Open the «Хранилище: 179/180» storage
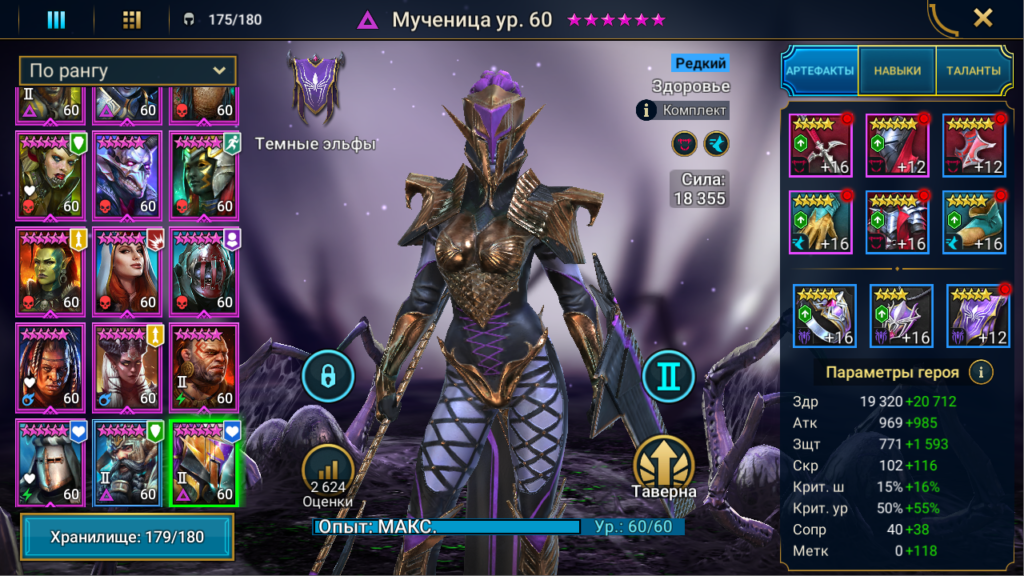The image size is (1024, 576). (127, 537)
